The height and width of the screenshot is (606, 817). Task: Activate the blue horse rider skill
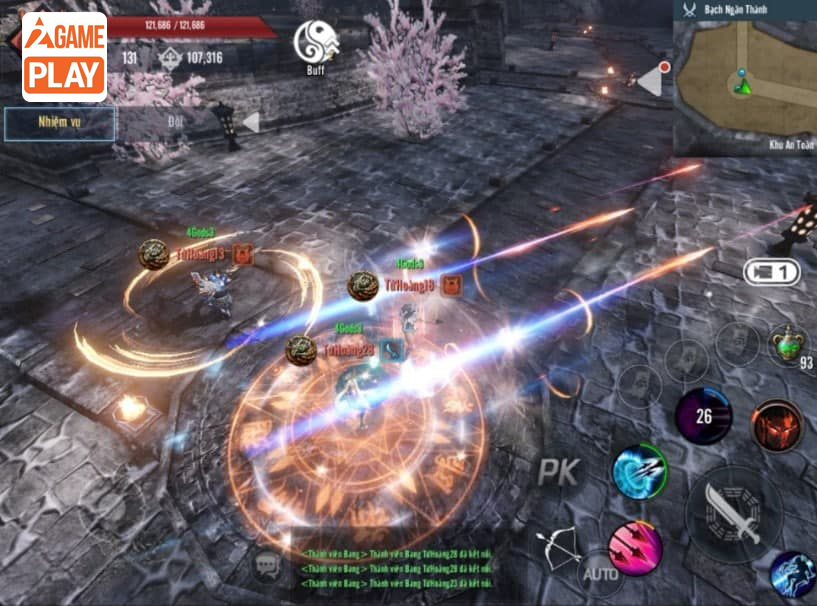[x=792, y=575]
